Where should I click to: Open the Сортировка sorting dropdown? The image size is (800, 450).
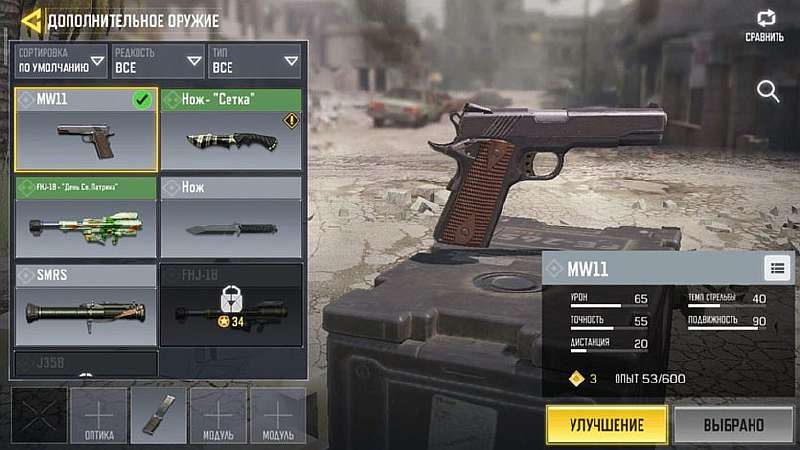tap(61, 62)
